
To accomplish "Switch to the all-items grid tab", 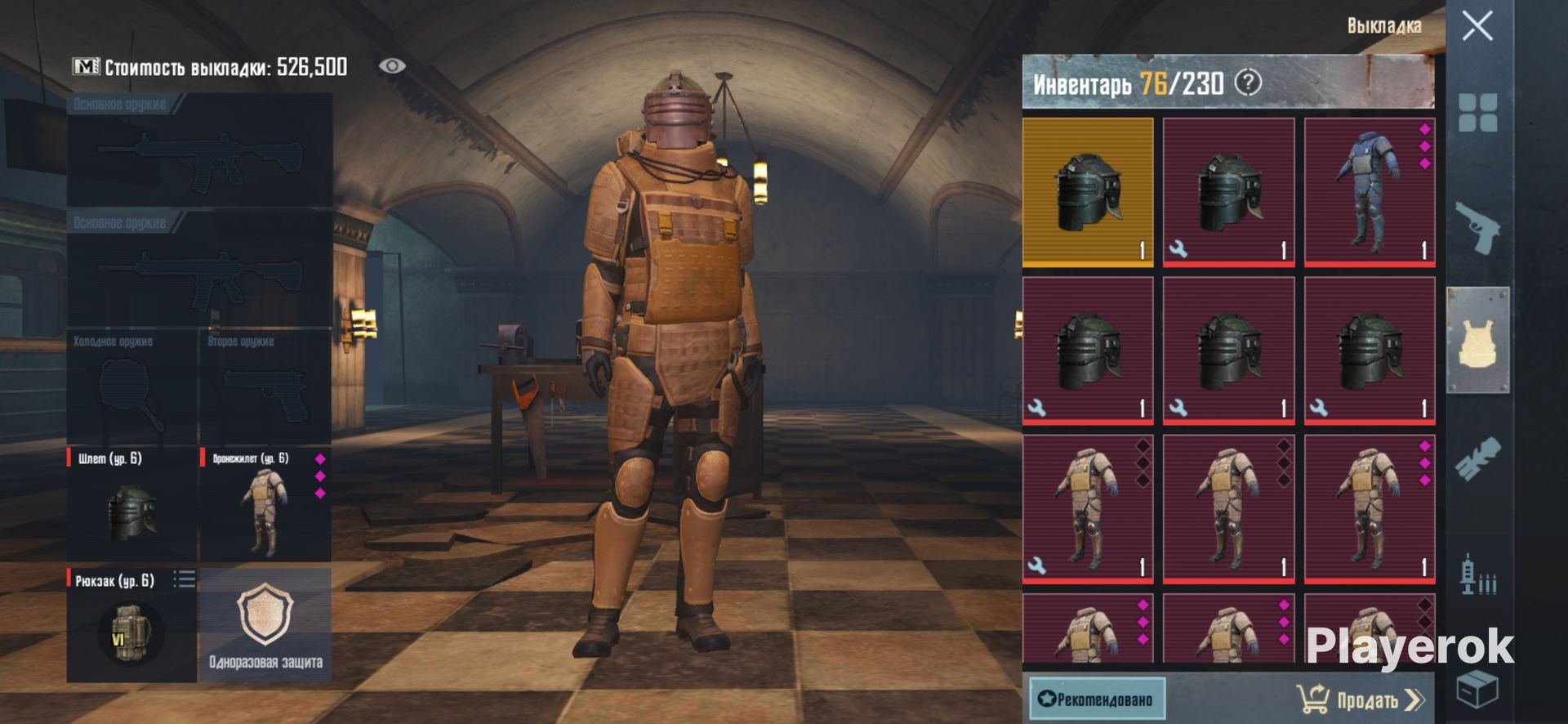I will coord(1477,113).
